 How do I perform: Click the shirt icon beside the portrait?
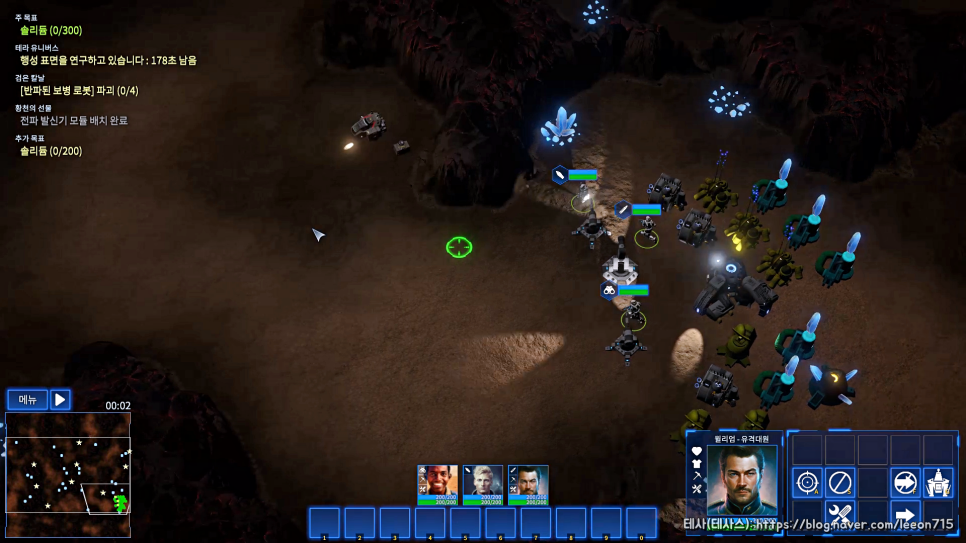point(697,464)
